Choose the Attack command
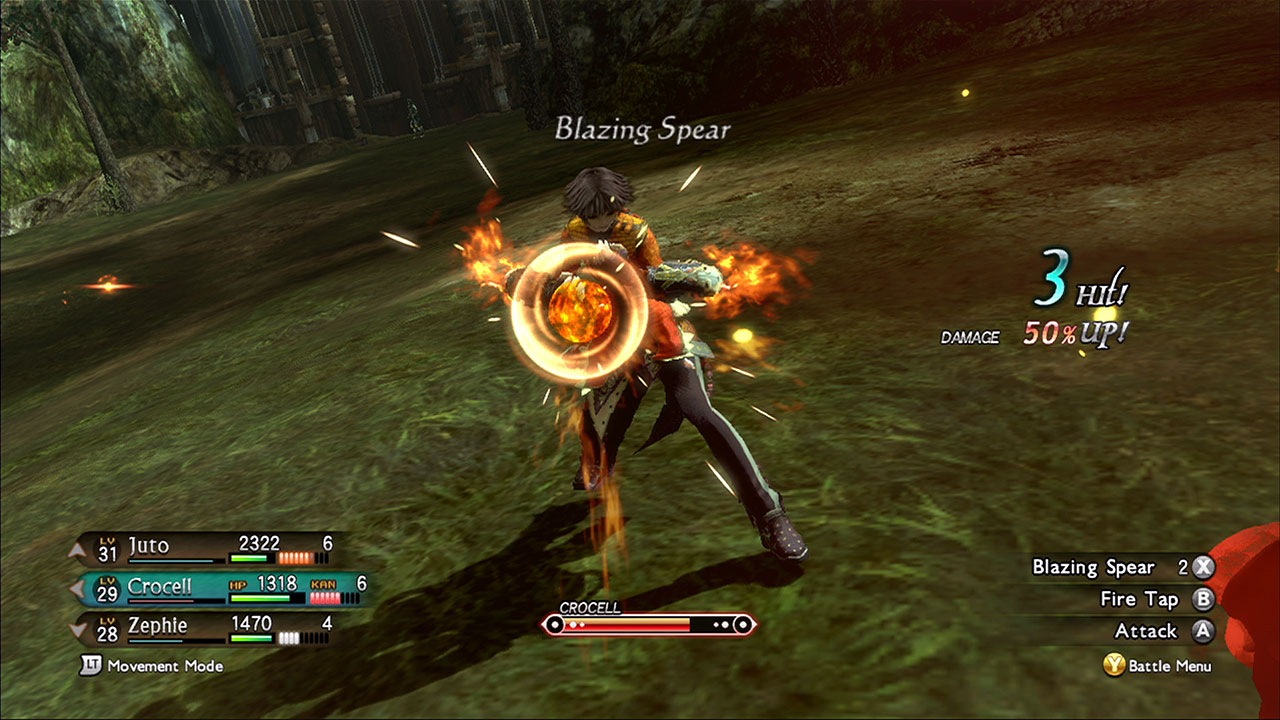The width and height of the screenshot is (1280, 720). [x=1146, y=631]
